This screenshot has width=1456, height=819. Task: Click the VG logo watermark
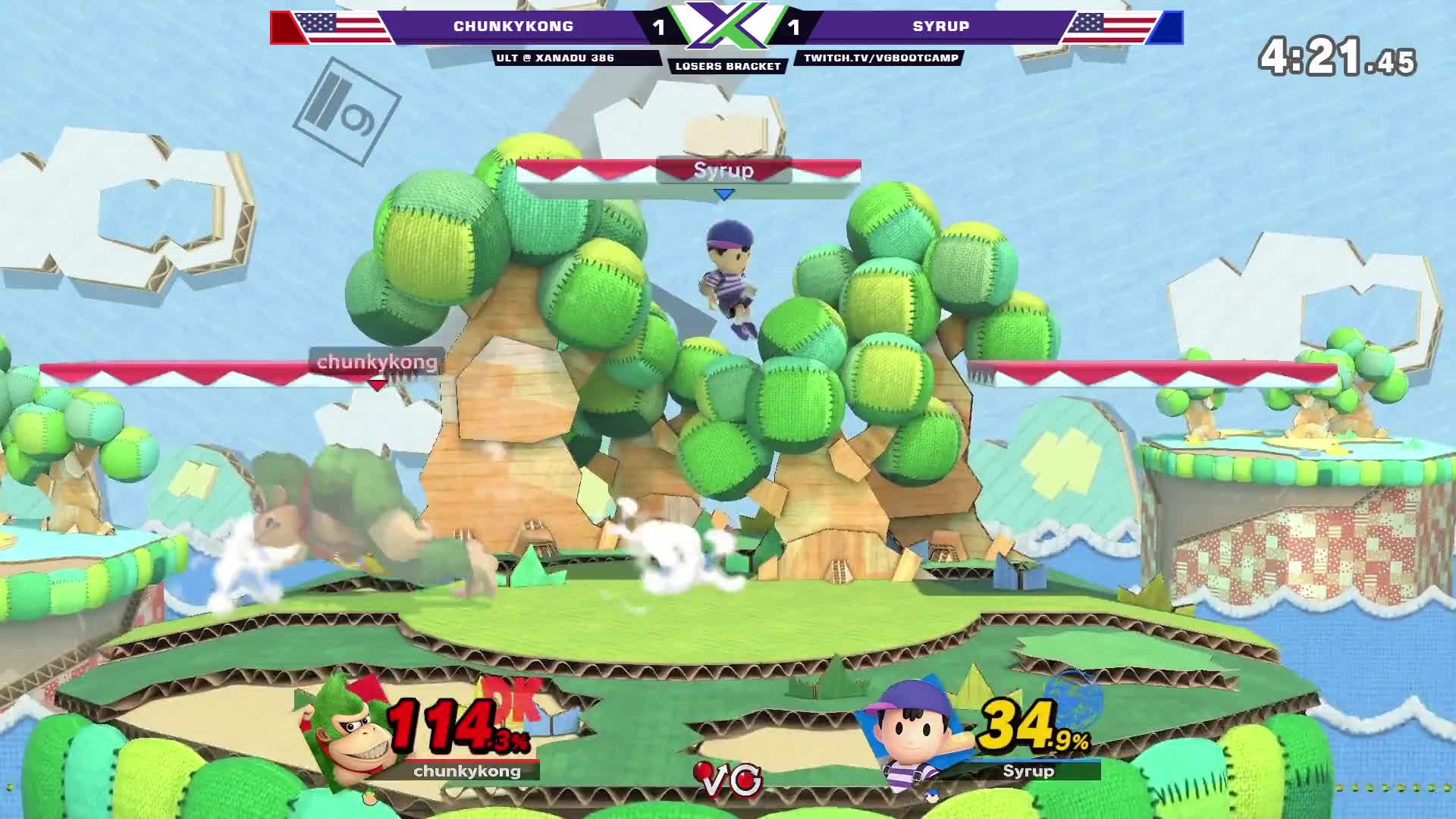tap(729, 780)
